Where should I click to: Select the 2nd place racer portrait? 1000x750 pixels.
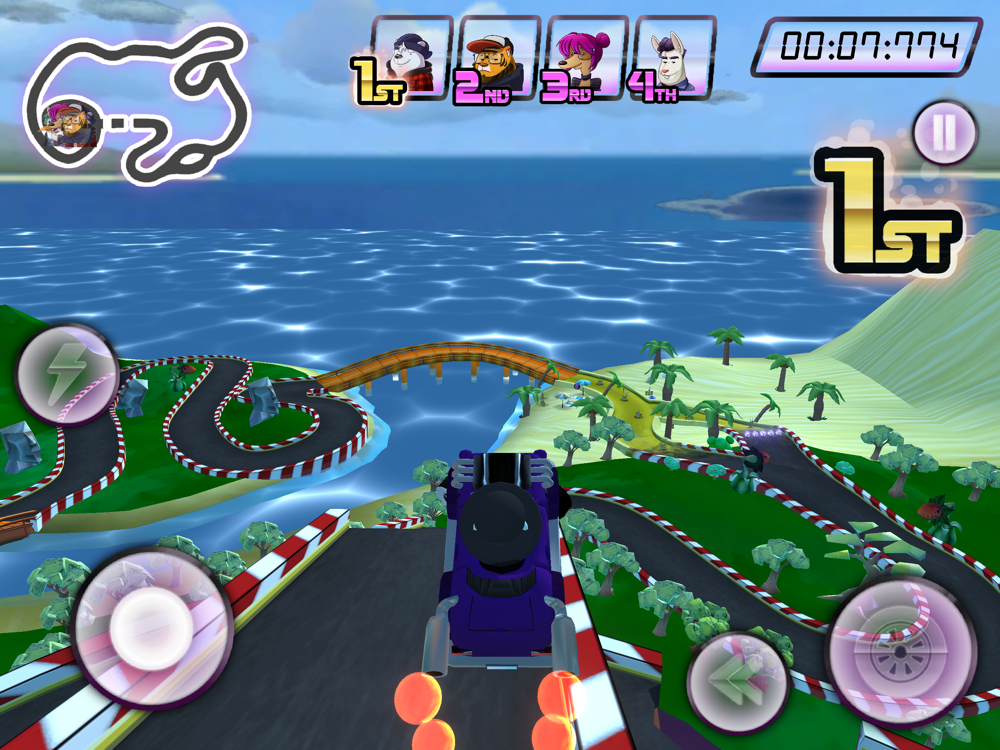[x=499, y=58]
